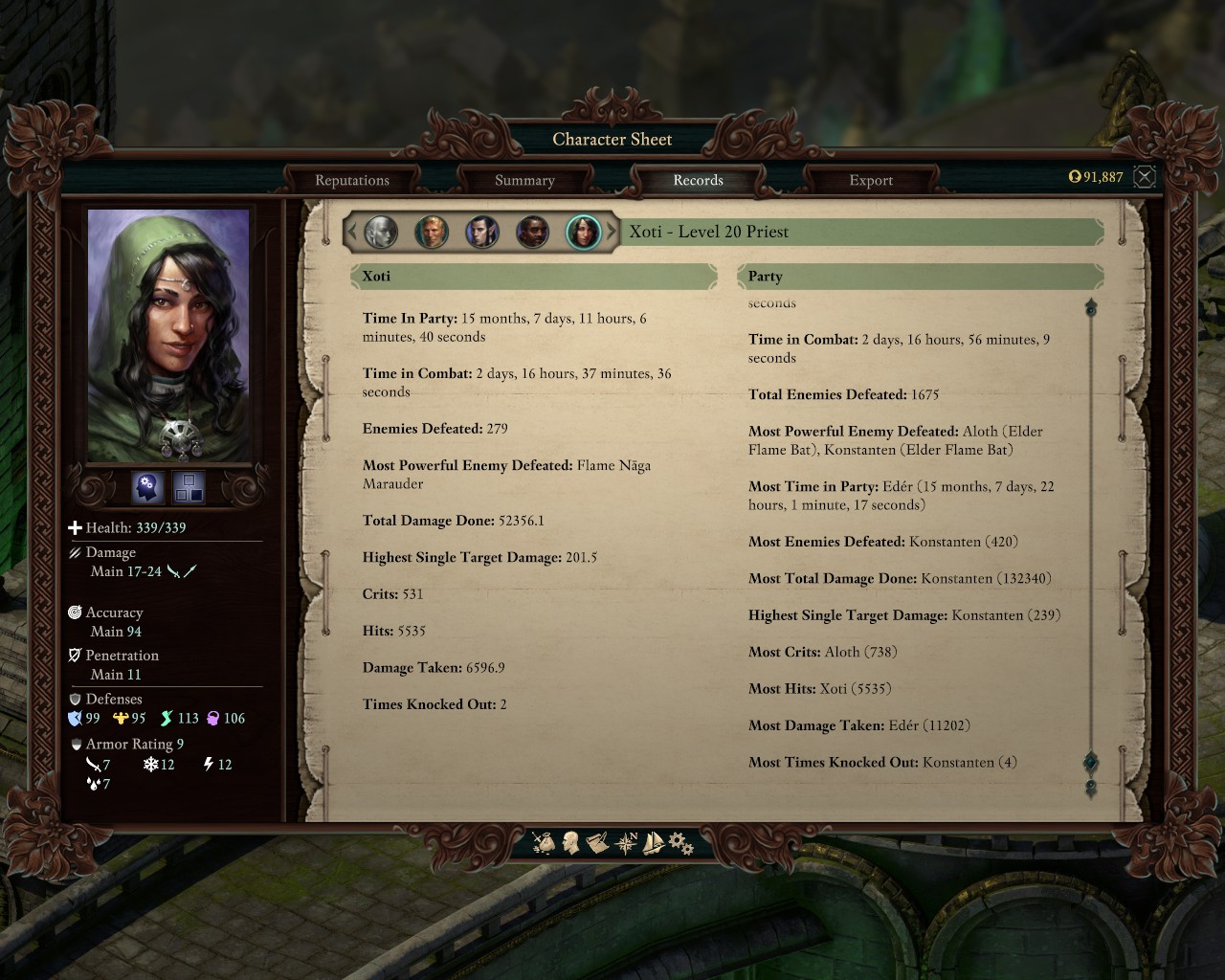Image resolution: width=1225 pixels, height=980 pixels.
Task: Open the journal scroll and quill icon
Action: pos(598,843)
